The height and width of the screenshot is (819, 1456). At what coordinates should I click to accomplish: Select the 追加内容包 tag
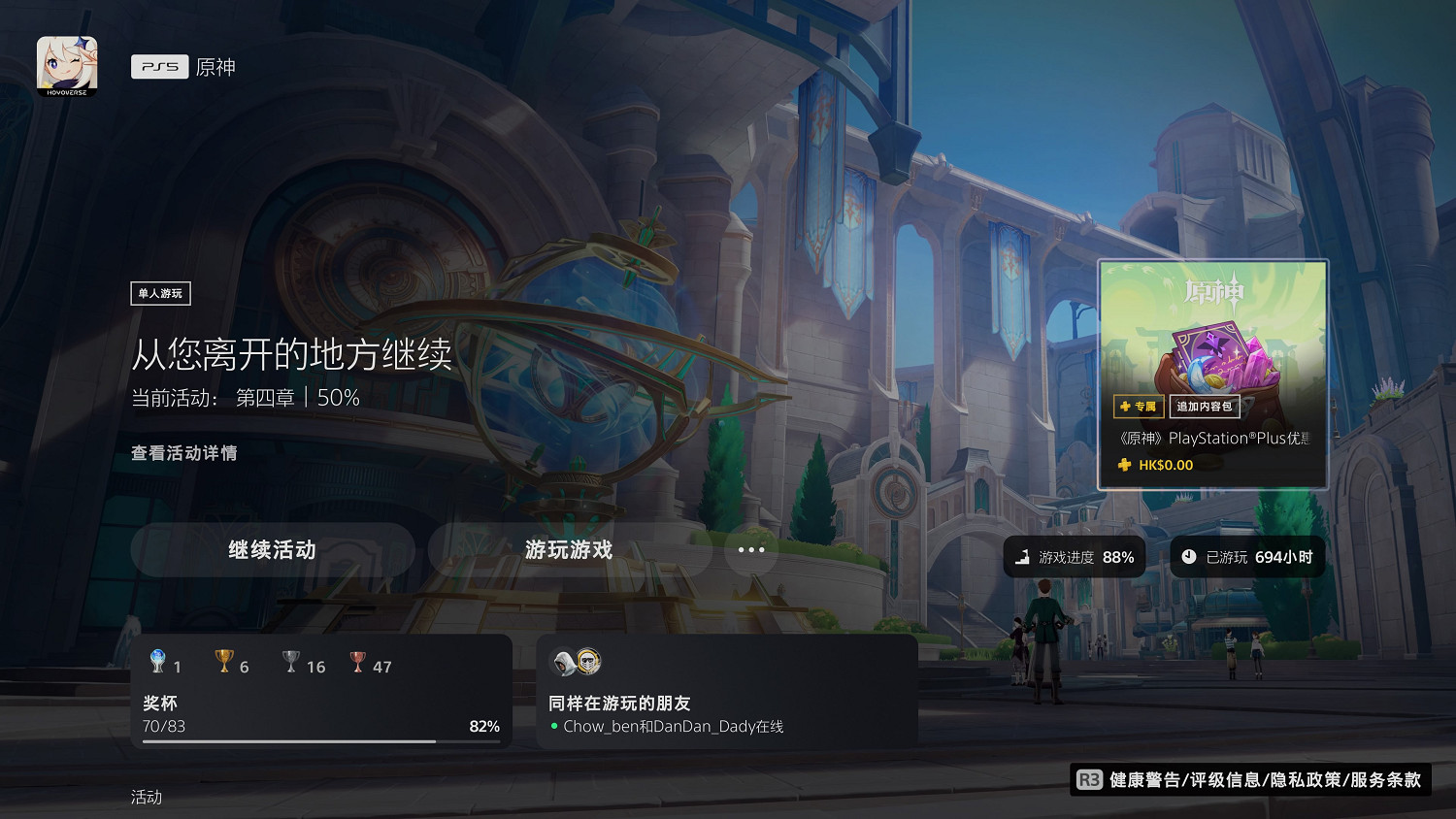click(x=1207, y=407)
